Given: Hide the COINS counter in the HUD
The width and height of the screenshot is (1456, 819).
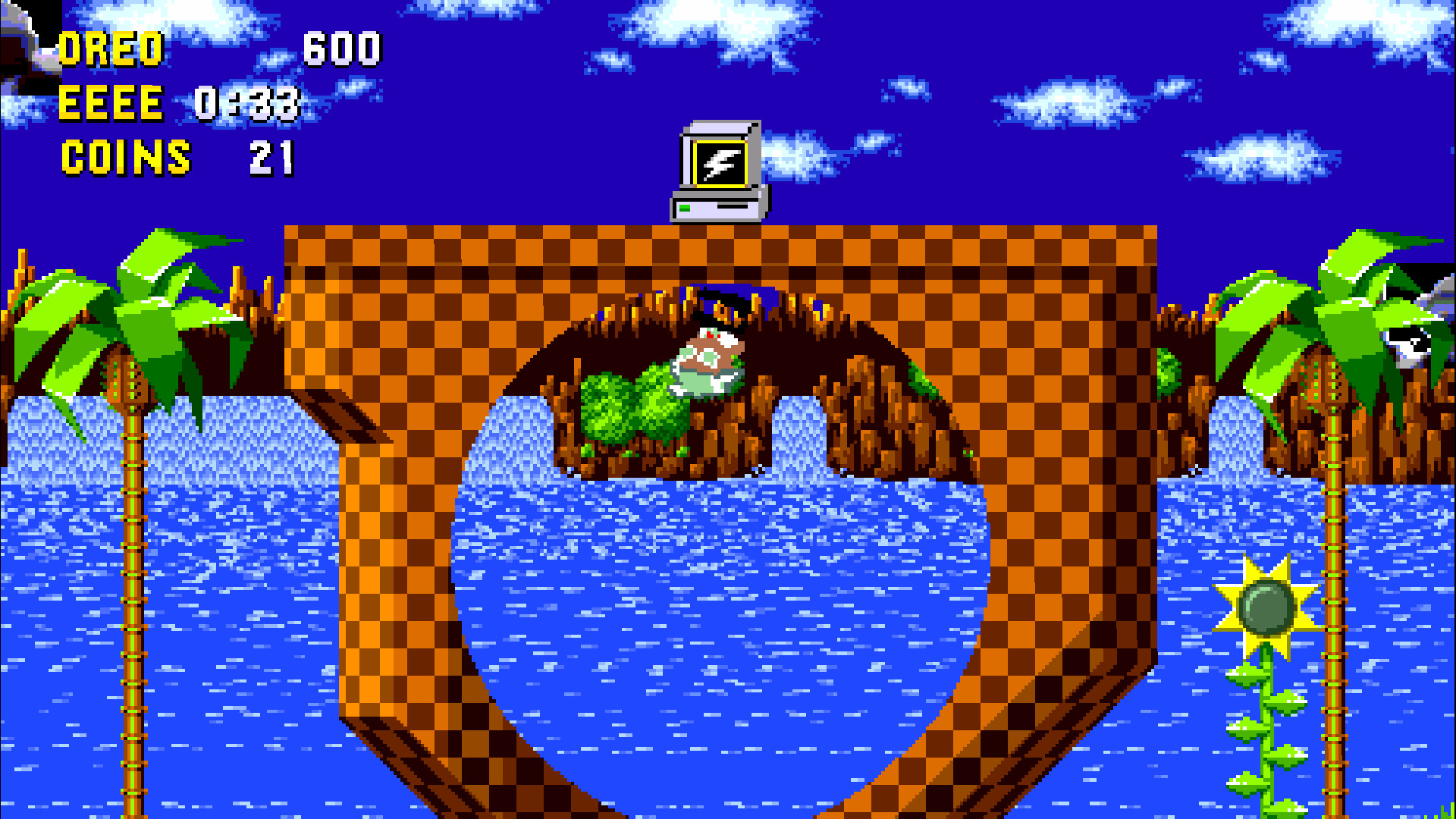Looking at the screenshot, I should (125, 157).
